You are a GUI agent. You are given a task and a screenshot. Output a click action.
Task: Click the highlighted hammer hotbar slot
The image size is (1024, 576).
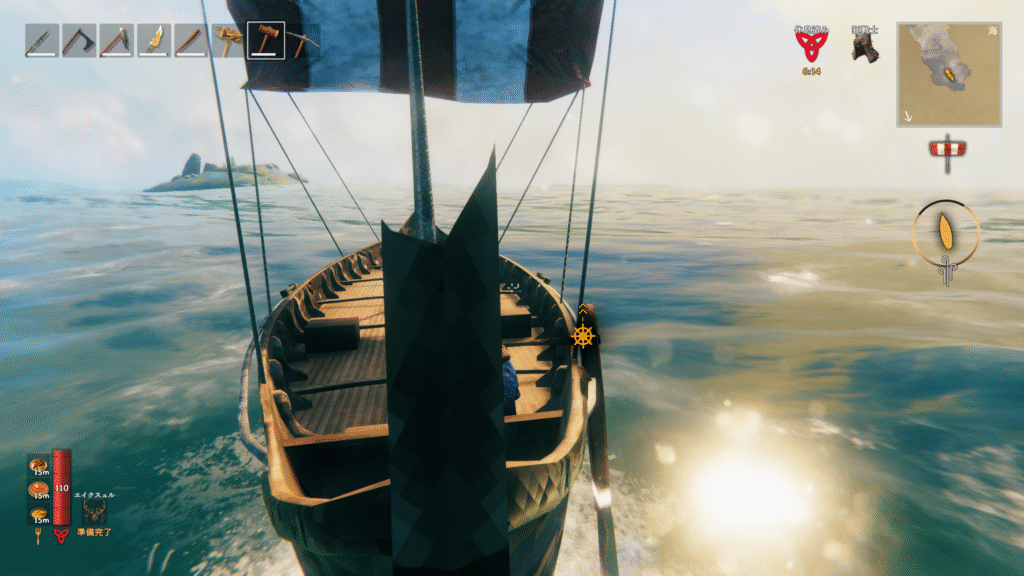click(265, 41)
